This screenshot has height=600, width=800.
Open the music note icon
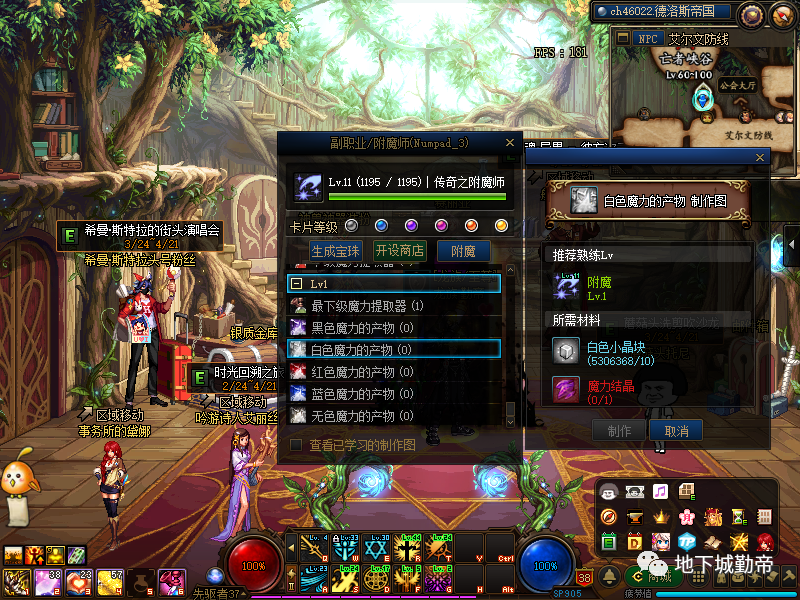click(660, 491)
